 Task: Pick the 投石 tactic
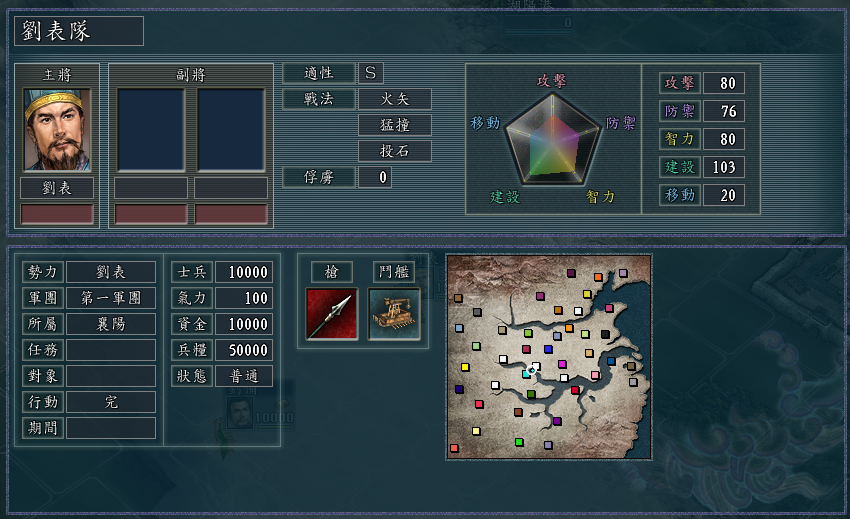tap(395, 151)
